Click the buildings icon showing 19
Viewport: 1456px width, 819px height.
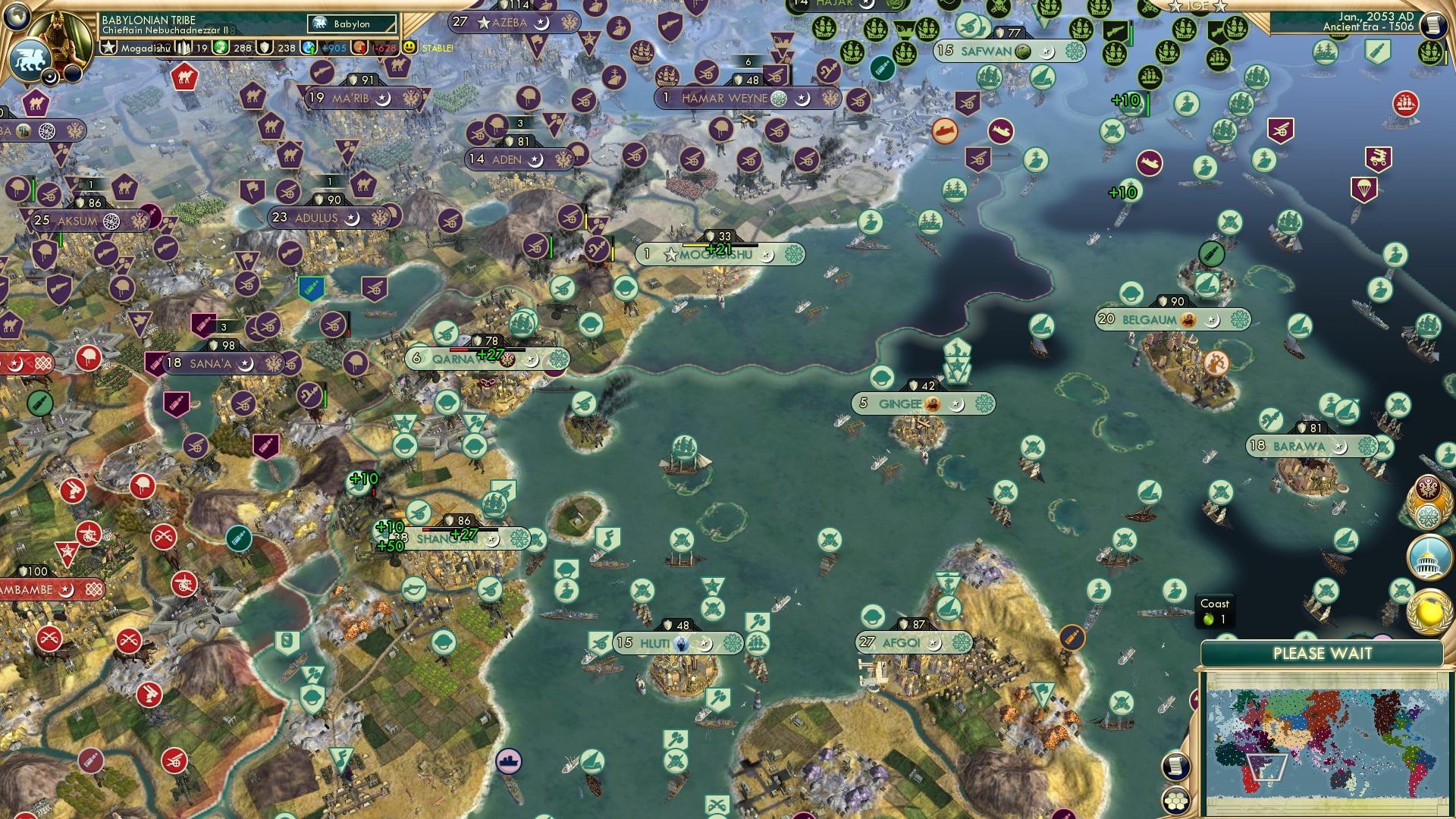pos(185,47)
